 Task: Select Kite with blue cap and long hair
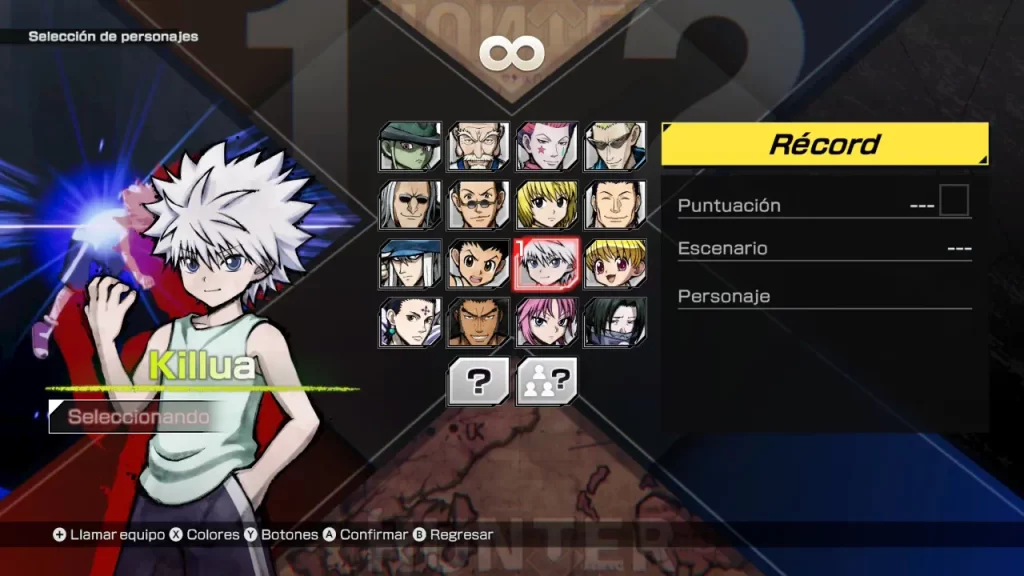click(410, 263)
